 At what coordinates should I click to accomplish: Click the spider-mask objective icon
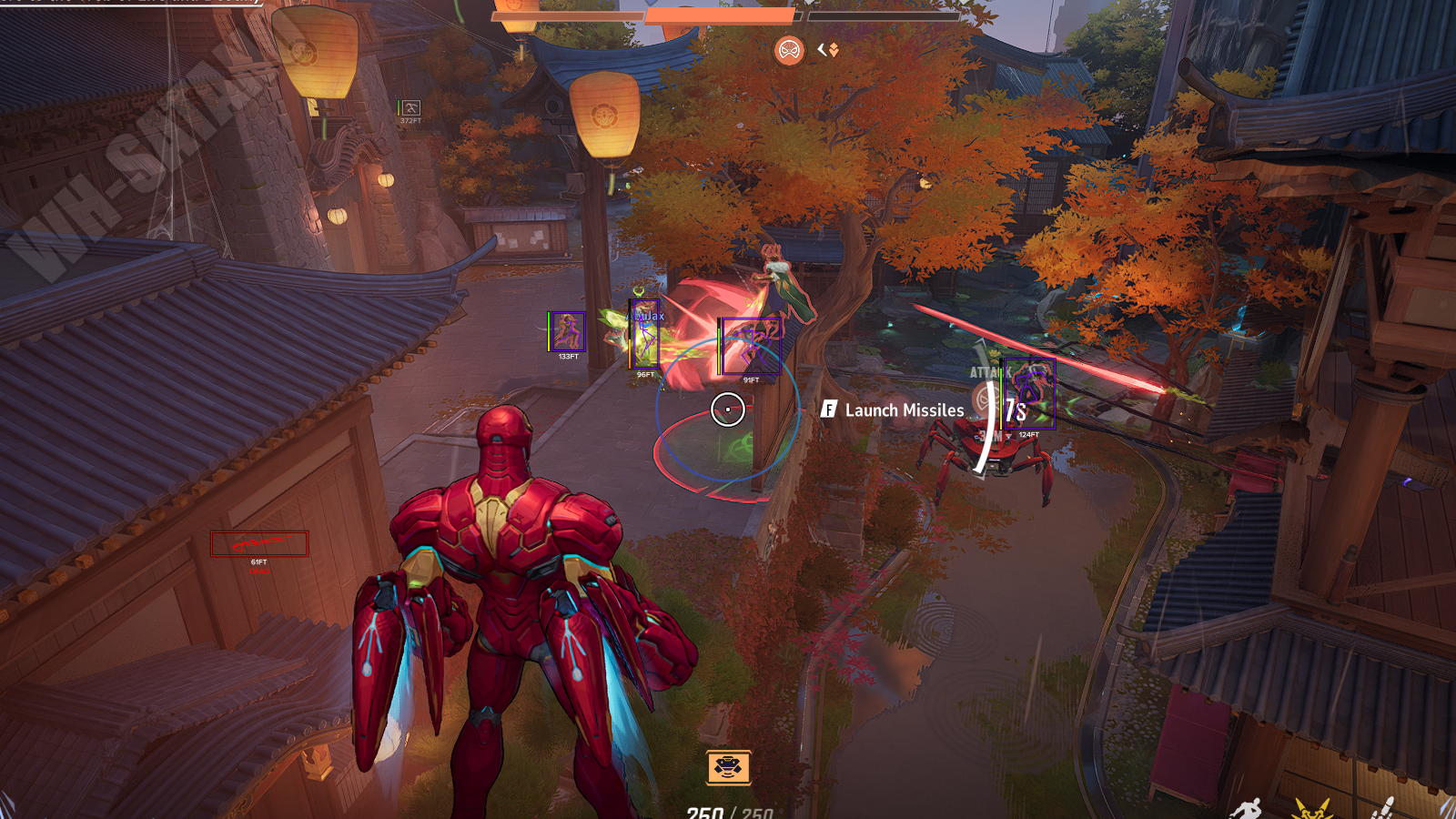[x=789, y=50]
